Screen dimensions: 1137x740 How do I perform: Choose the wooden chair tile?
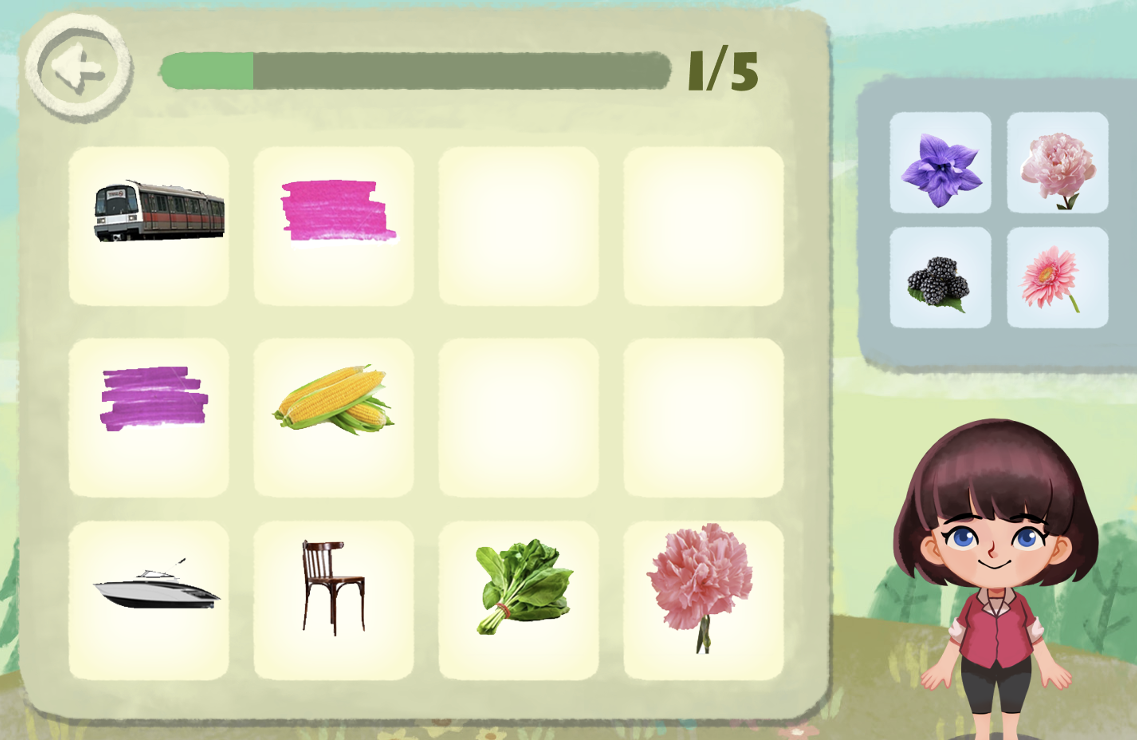click(x=334, y=601)
